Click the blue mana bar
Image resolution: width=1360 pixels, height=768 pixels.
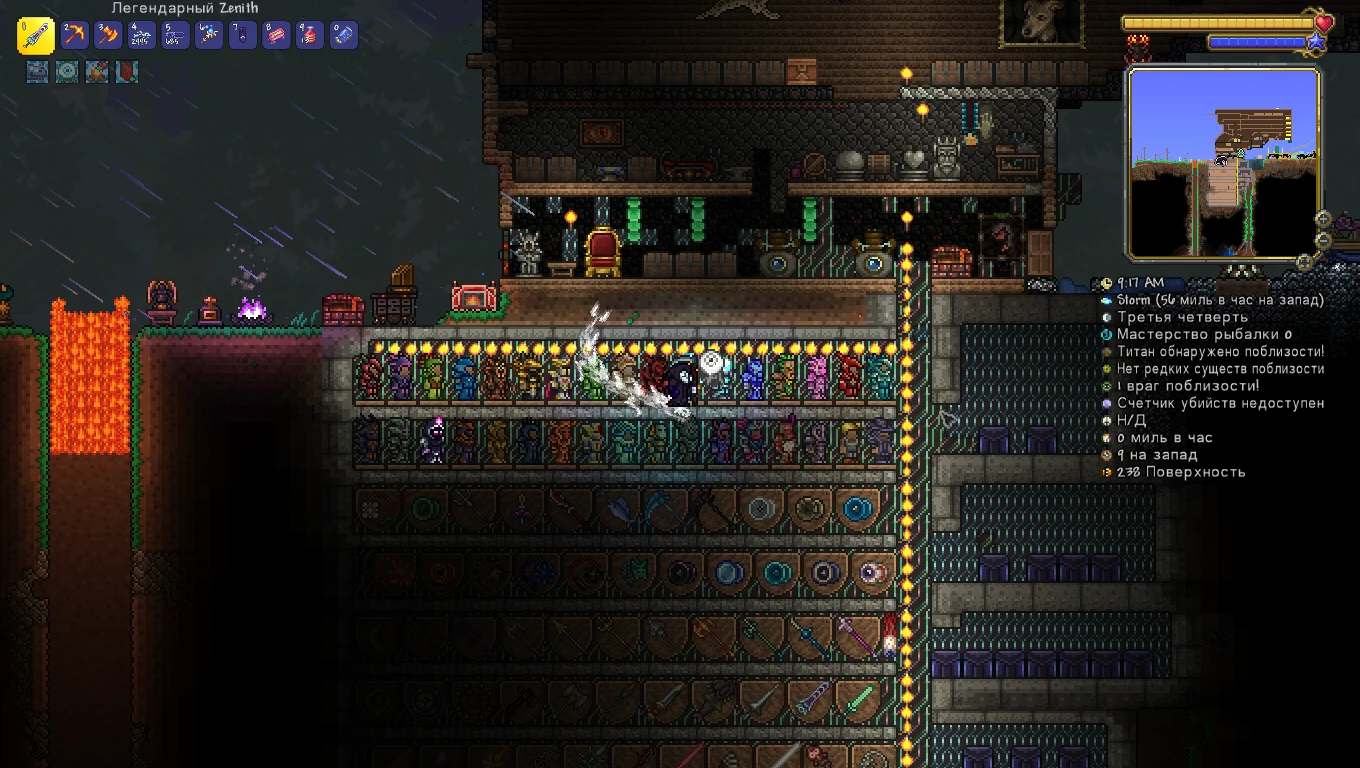point(1260,42)
